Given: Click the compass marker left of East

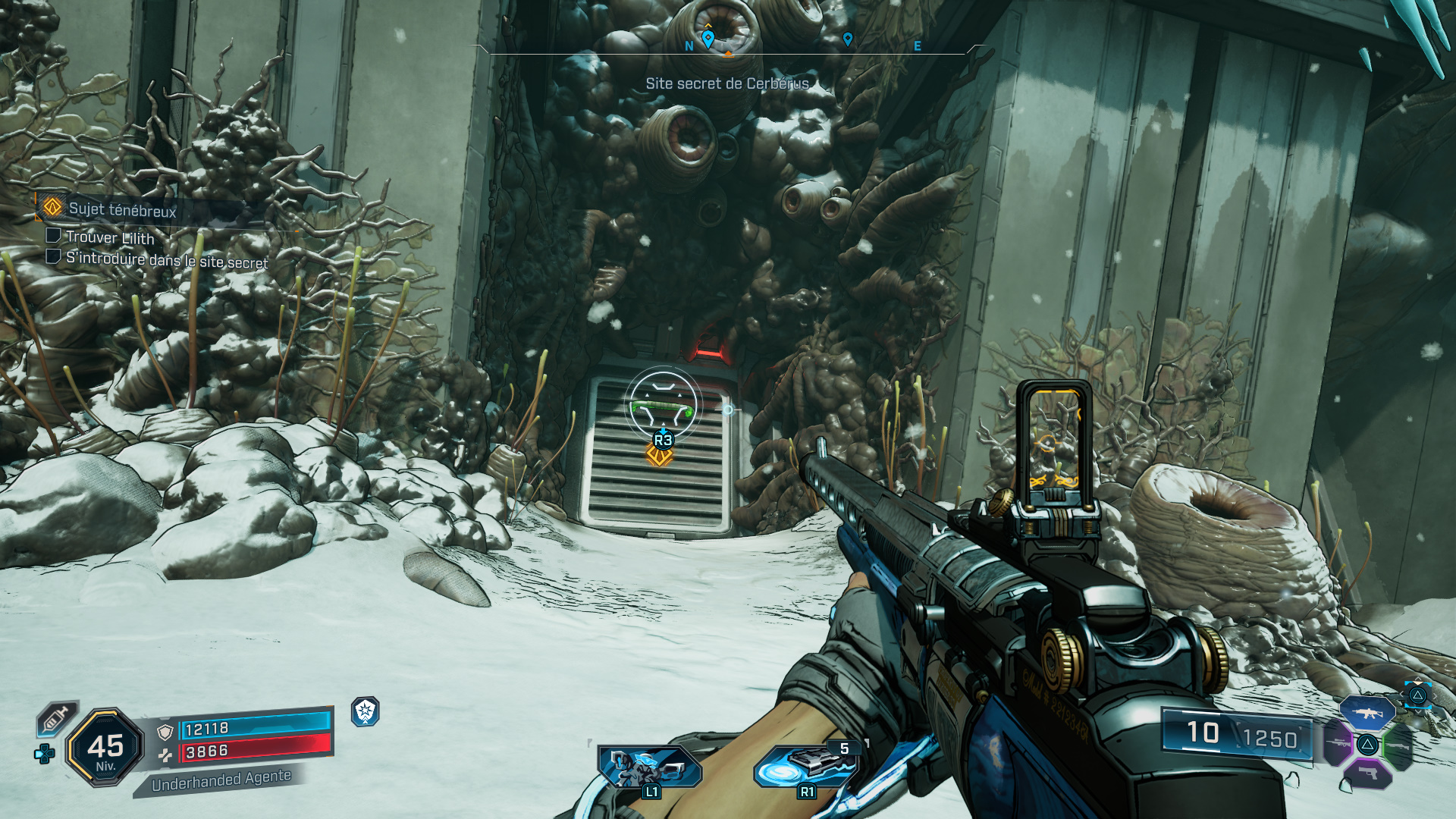Looking at the screenshot, I should (x=848, y=39).
